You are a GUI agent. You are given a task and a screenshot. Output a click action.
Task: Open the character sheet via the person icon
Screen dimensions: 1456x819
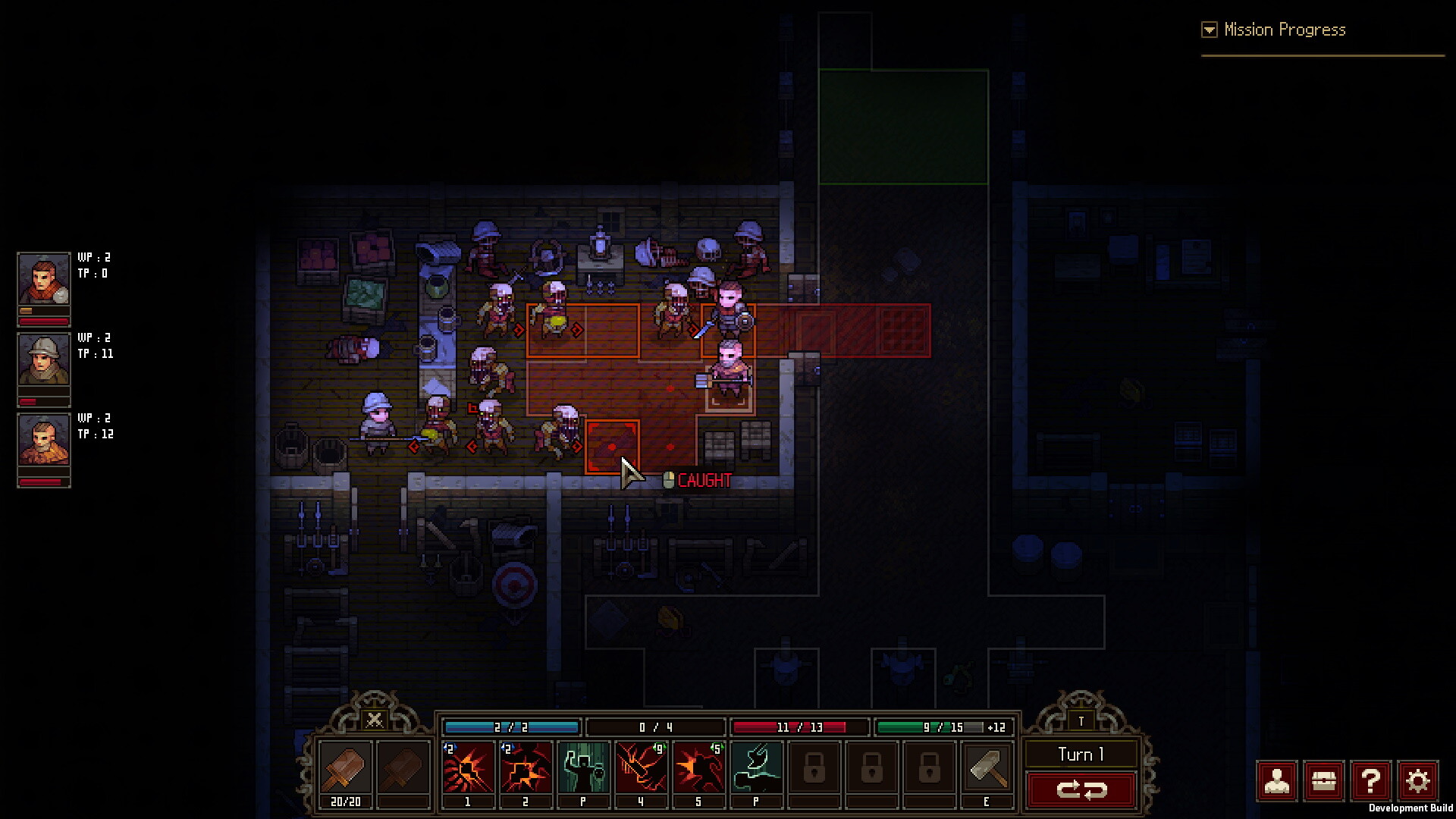(x=1278, y=781)
